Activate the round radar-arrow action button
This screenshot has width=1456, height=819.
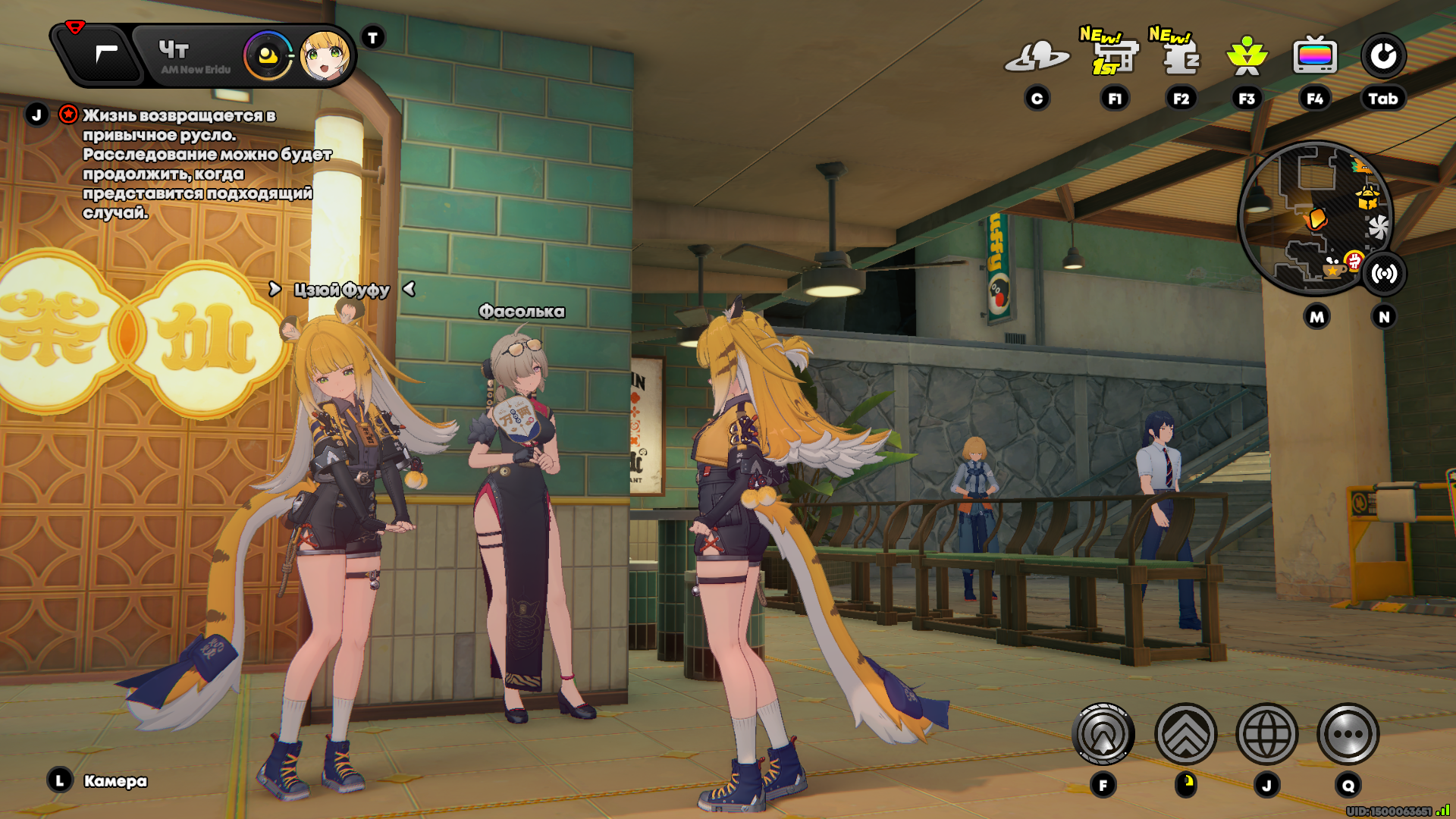[x=1103, y=734]
